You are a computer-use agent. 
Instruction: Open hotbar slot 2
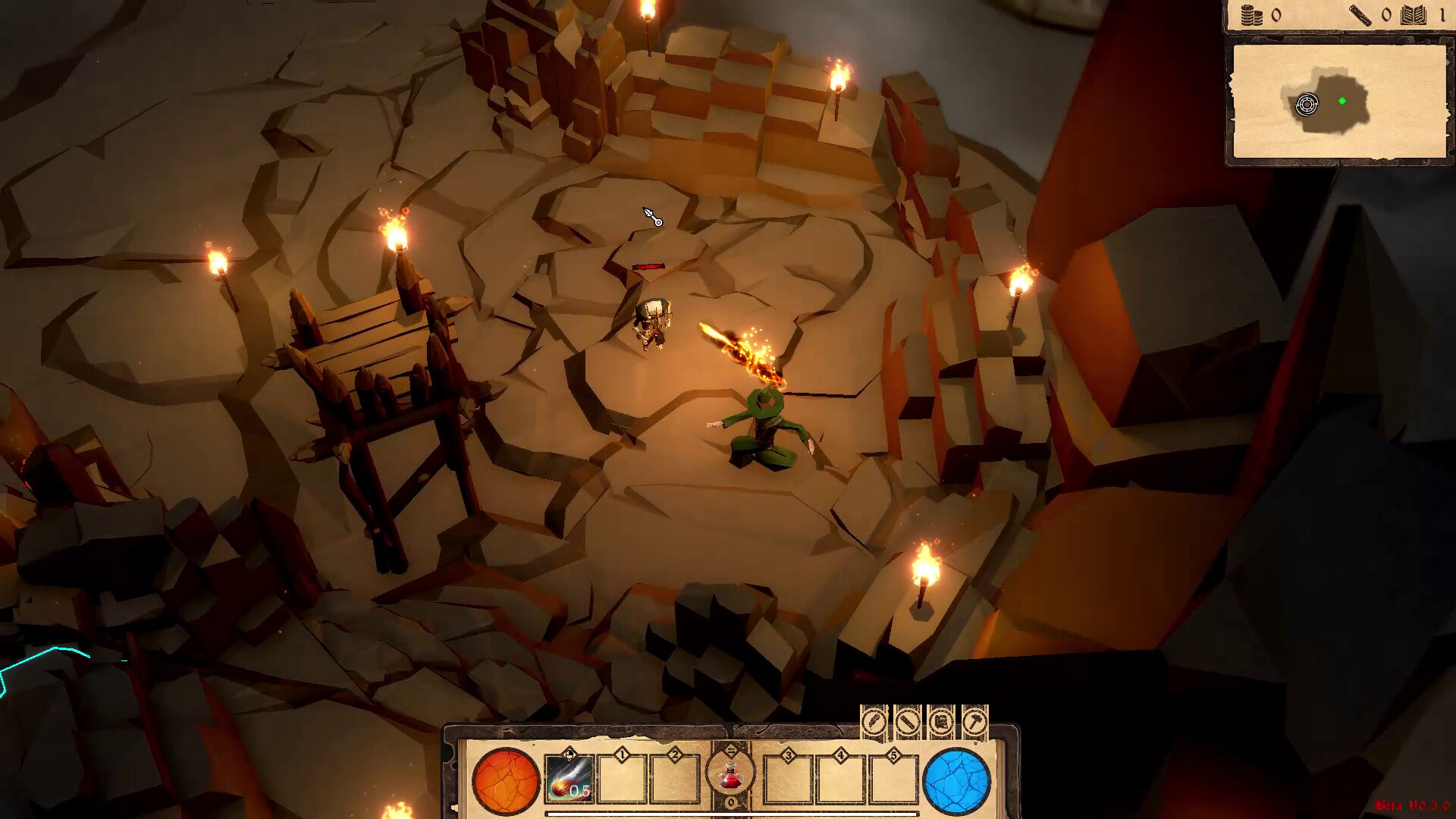(x=674, y=777)
